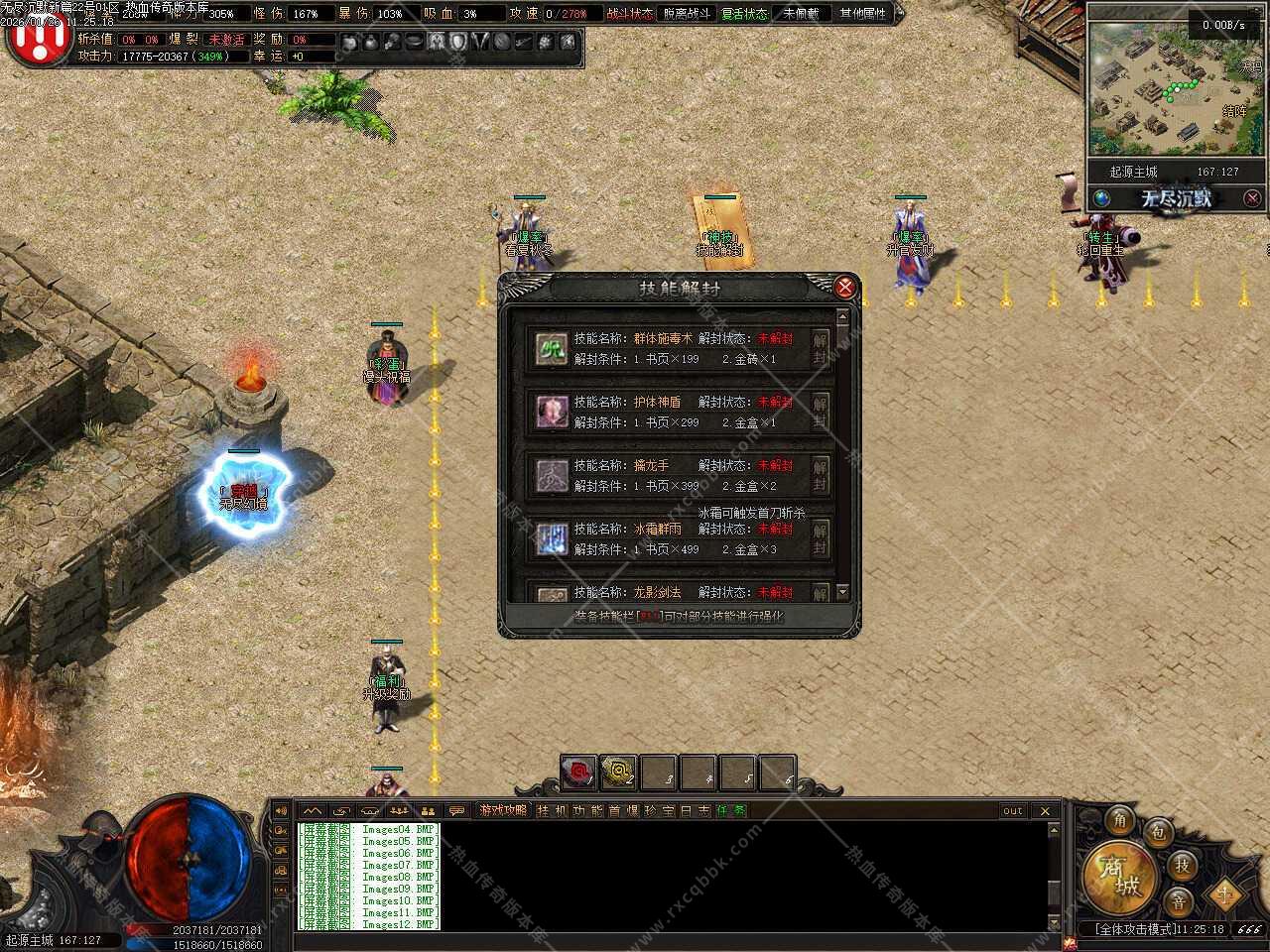Click the out button on chat bar
Image resolution: width=1270 pixels, height=952 pixels.
[1012, 811]
